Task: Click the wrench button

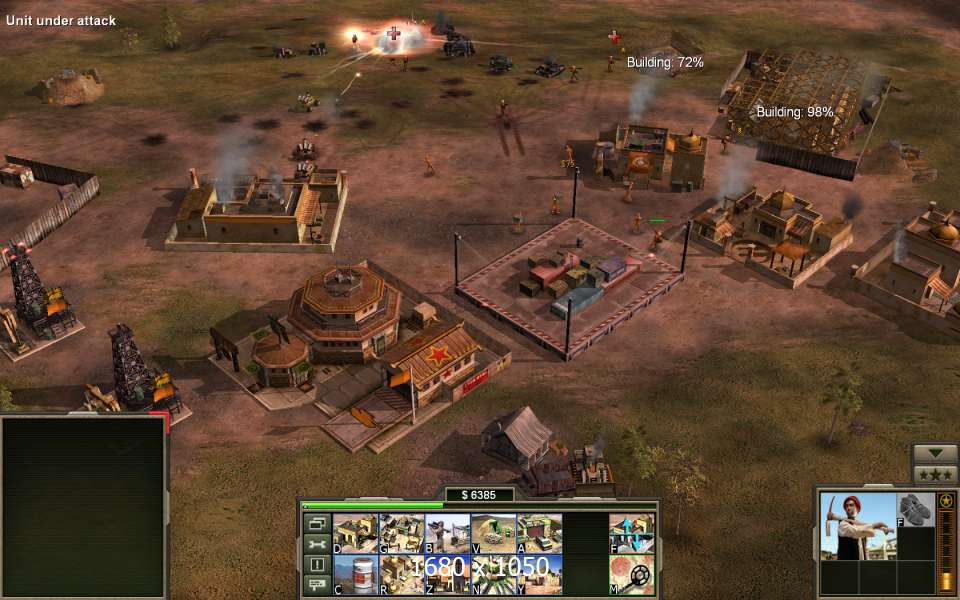Action: pyautogui.click(x=317, y=544)
